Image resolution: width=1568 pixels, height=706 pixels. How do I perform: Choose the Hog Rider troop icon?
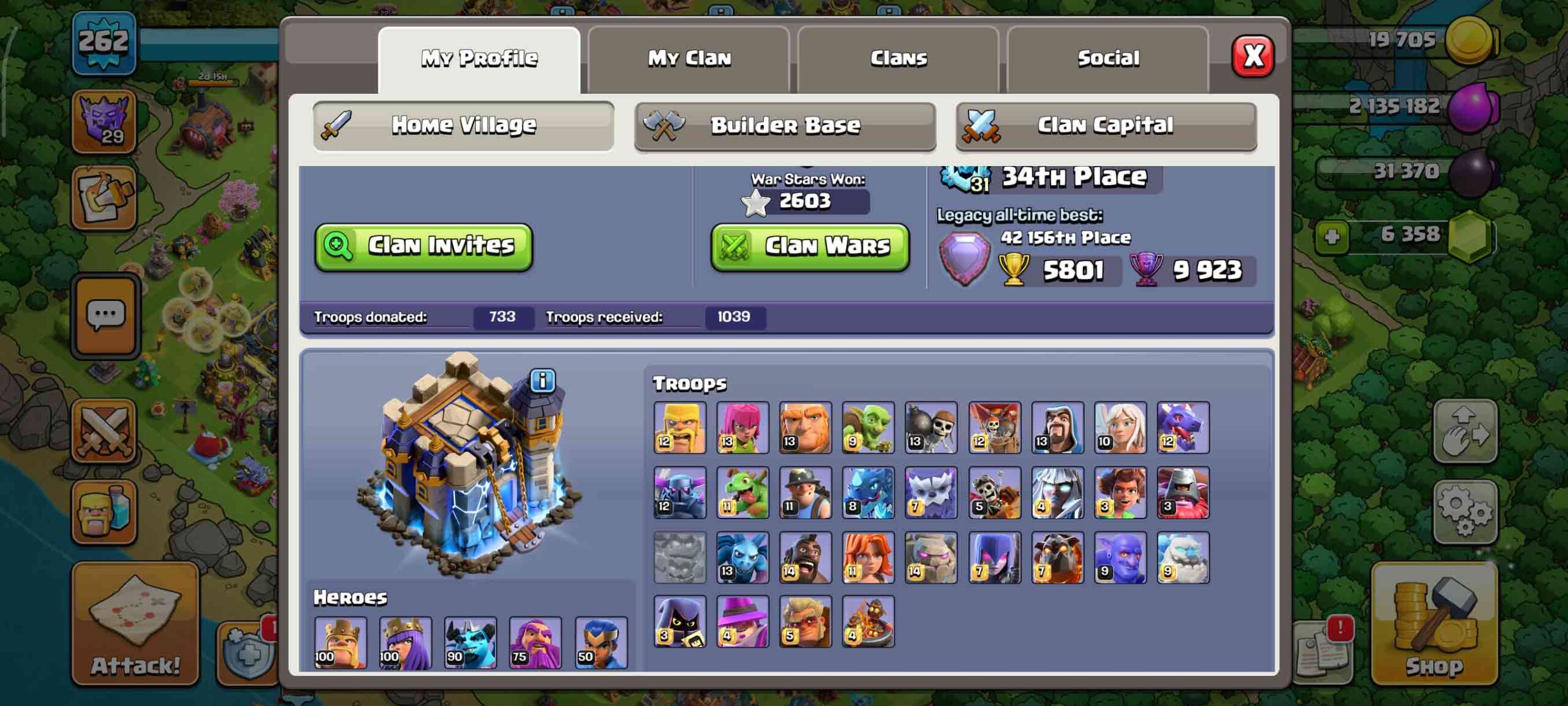coord(805,557)
